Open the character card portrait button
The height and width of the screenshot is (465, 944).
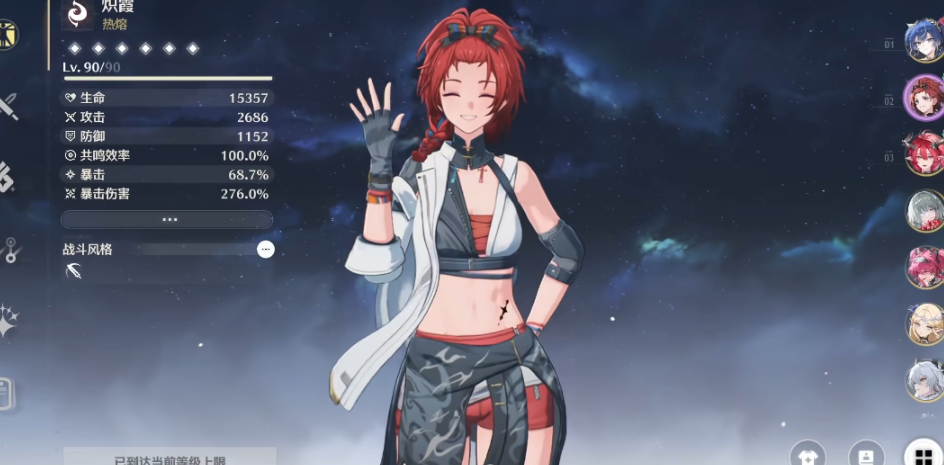[x=866, y=455]
